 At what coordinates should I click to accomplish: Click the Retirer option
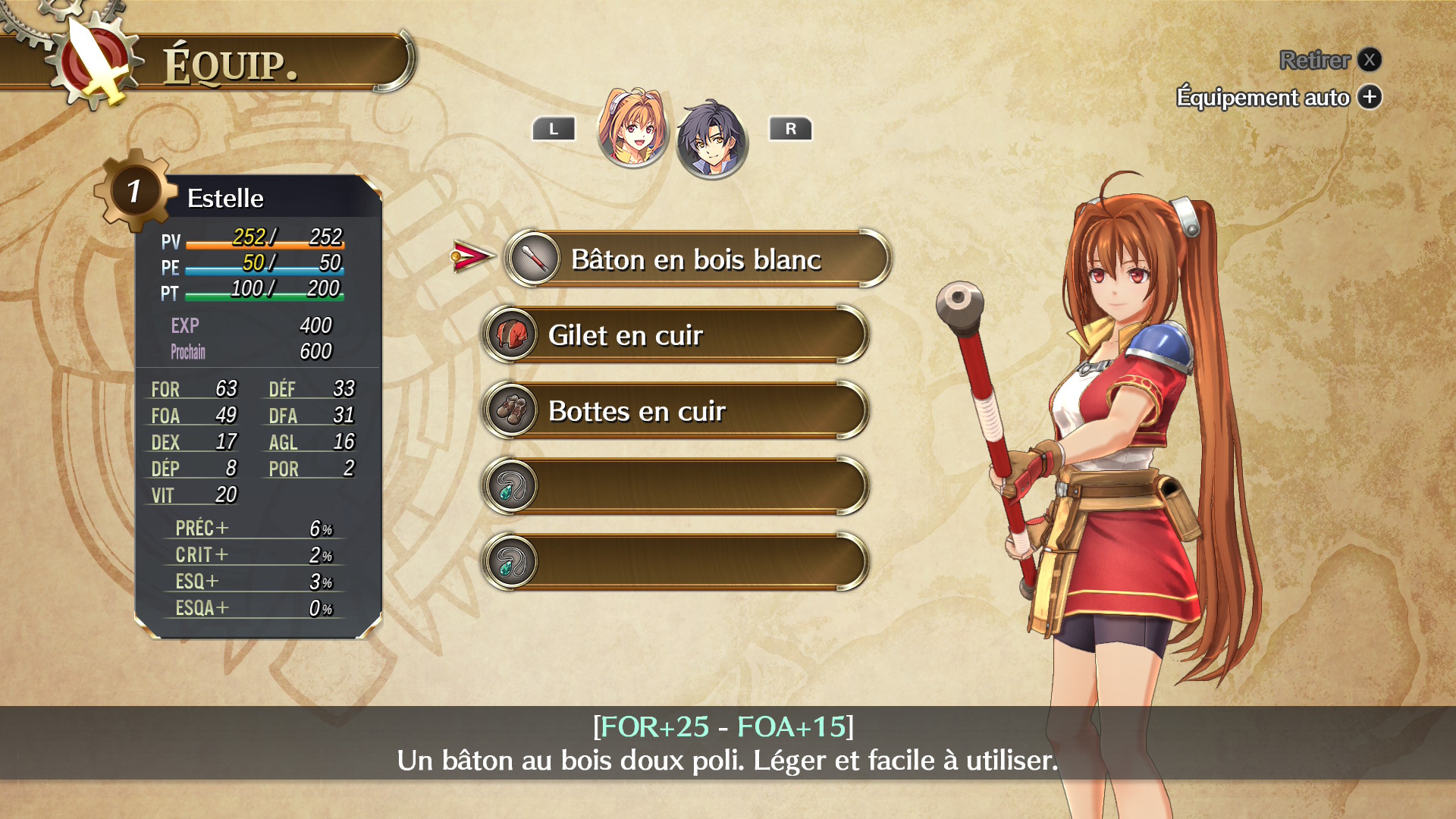click(1329, 60)
